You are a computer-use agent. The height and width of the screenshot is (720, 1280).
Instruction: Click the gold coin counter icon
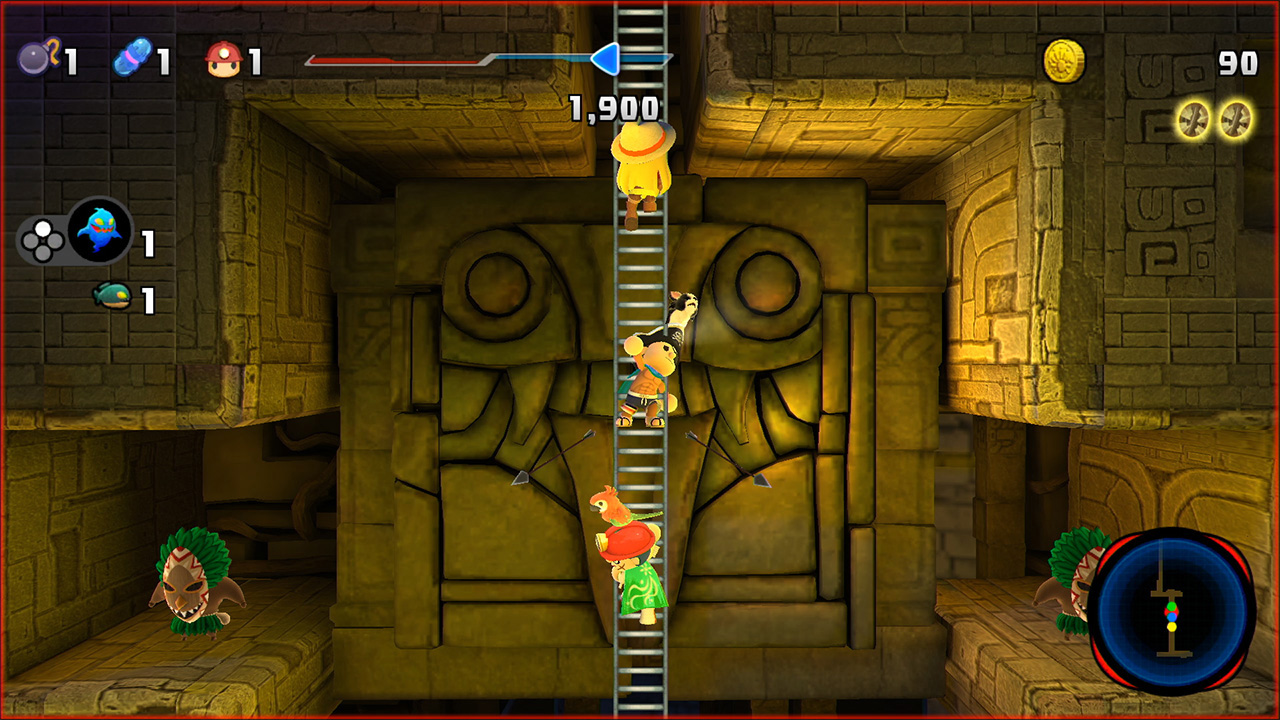pyautogui.click(x=1063, y=58)
